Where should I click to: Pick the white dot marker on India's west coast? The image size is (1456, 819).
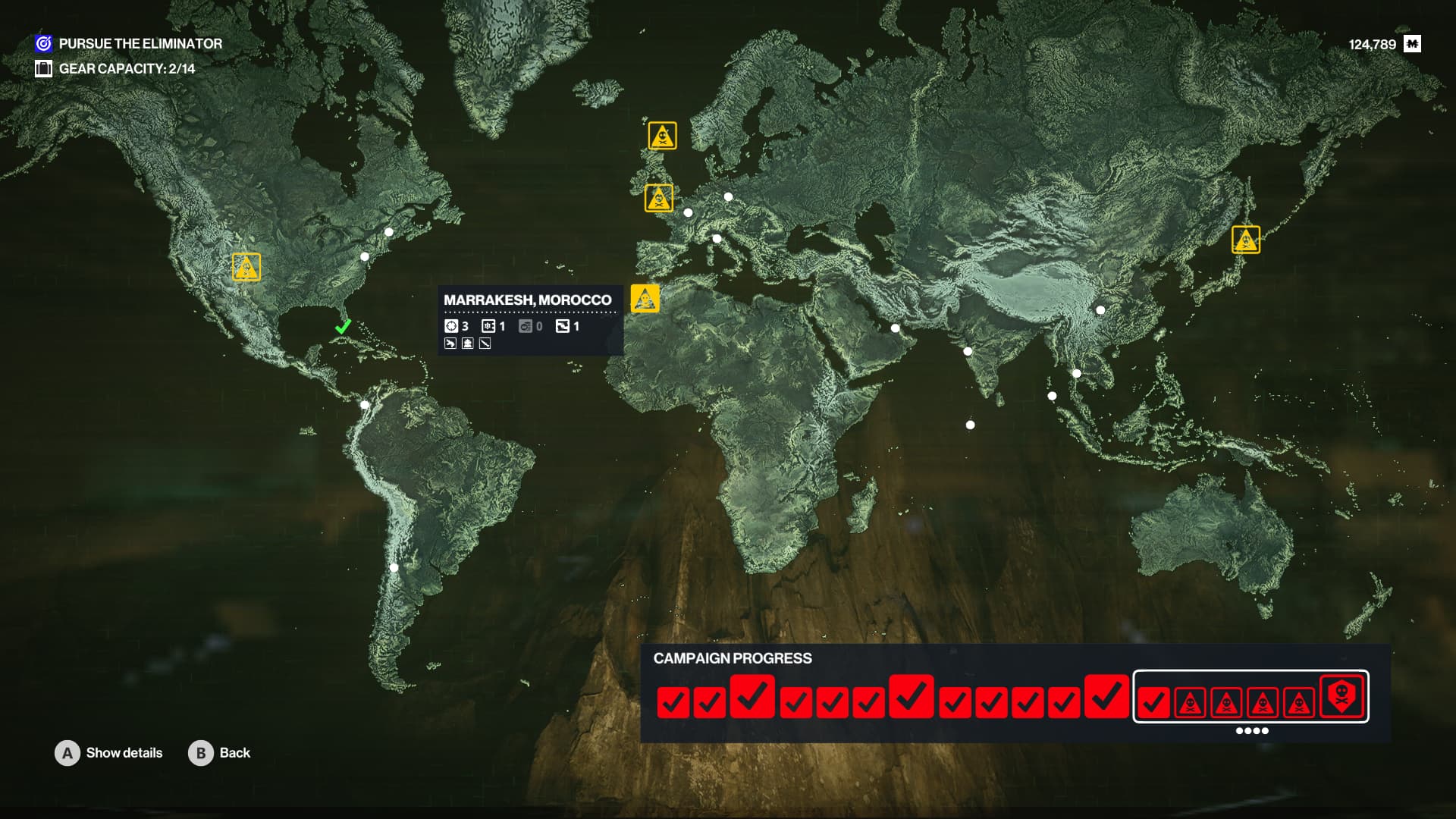tap(968, 351)
